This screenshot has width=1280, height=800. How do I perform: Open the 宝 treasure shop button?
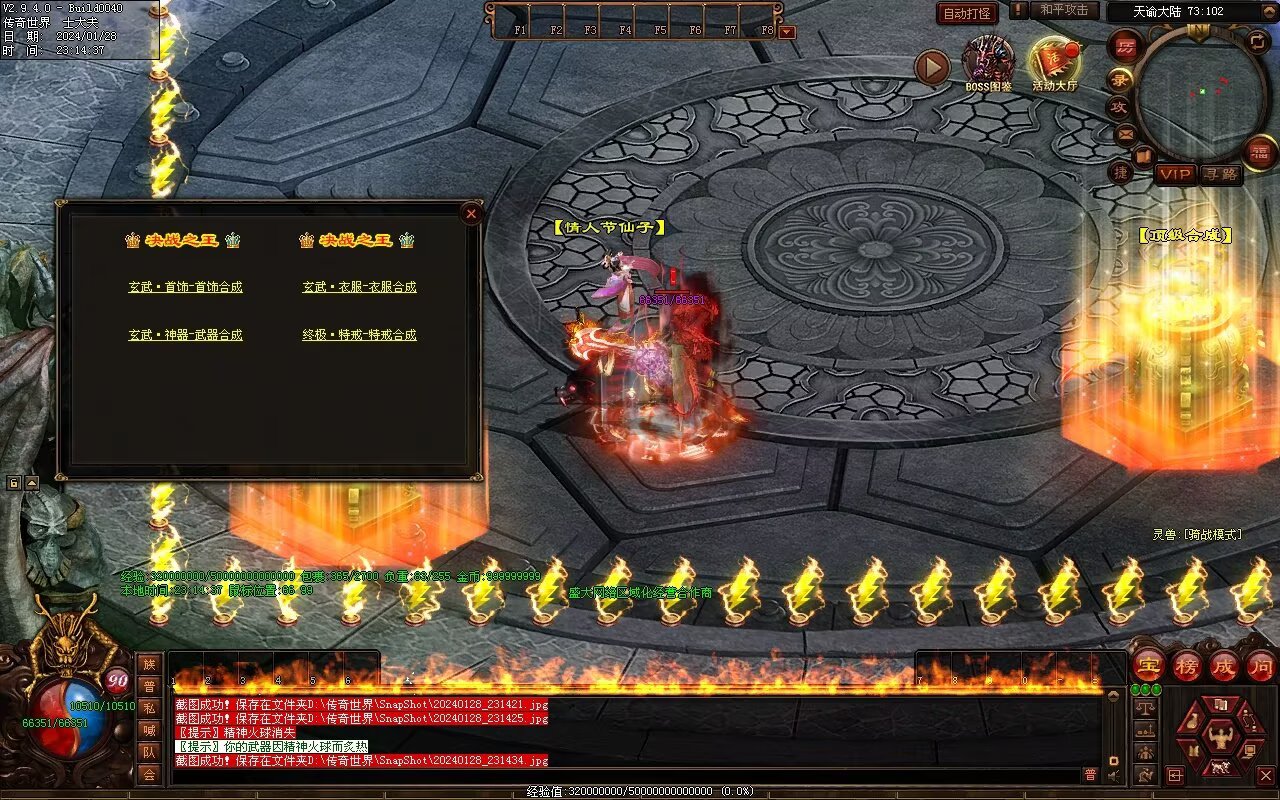[1149, 665]
